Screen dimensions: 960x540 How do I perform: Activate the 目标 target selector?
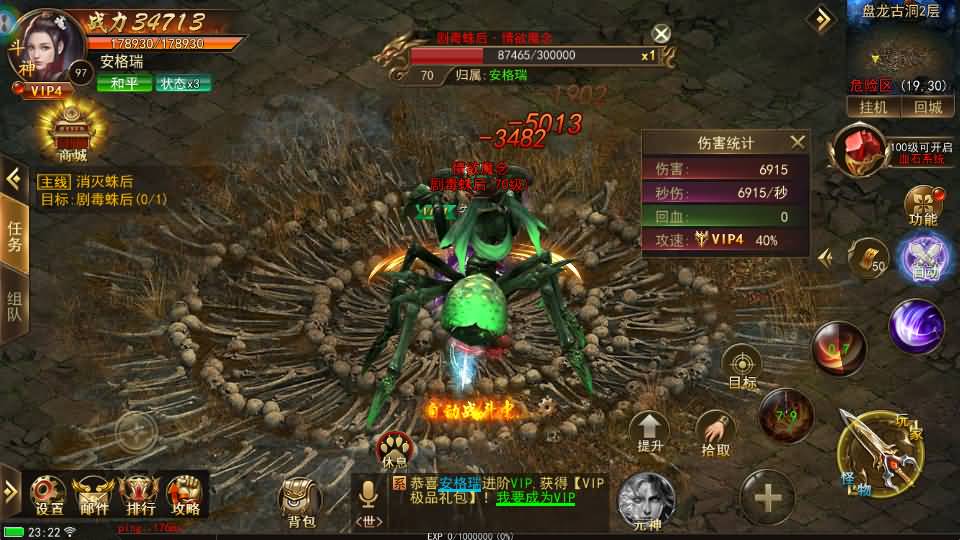tap(742, 366)
